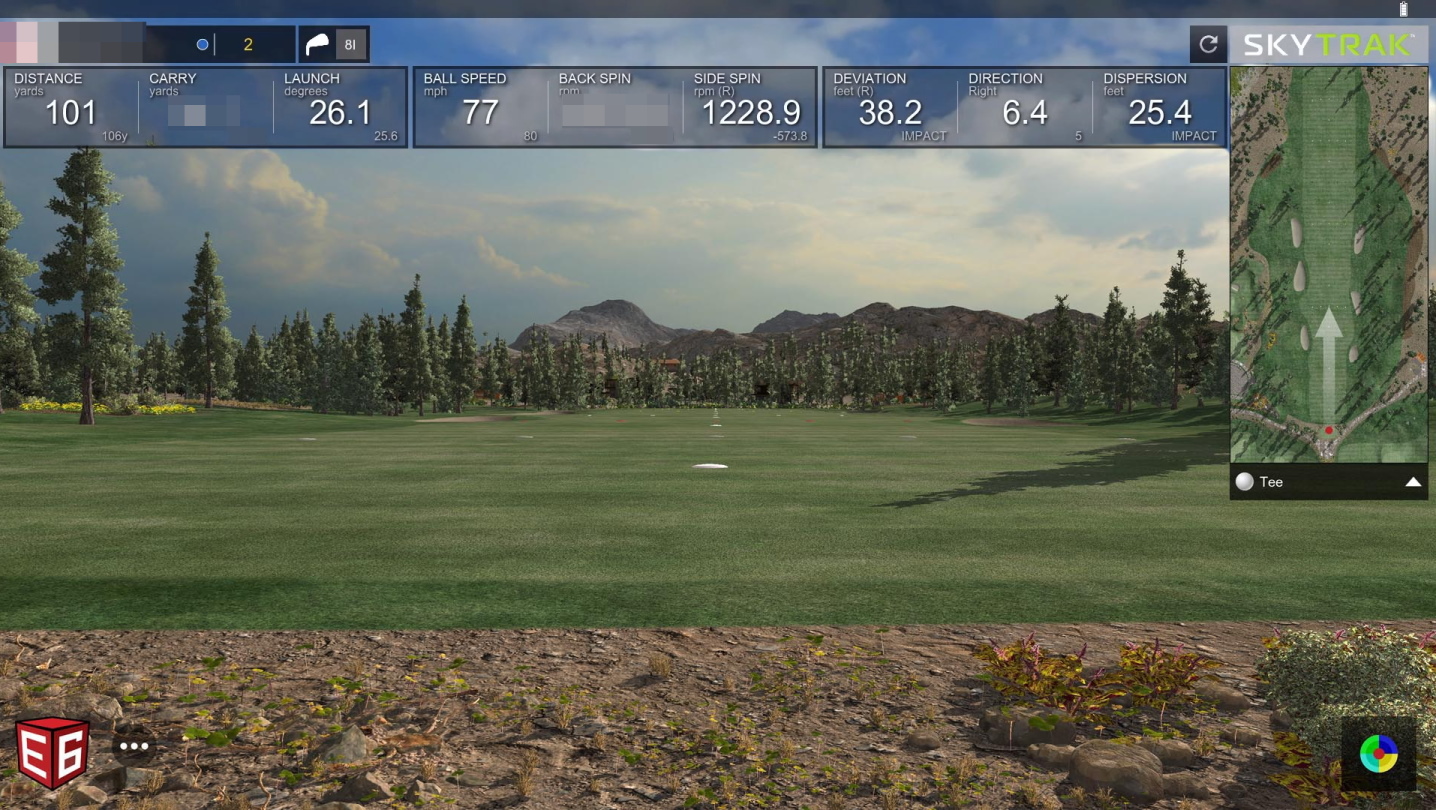Select the BALL SPEED stat panel
Screen dimensions: 1436x810
480,105
